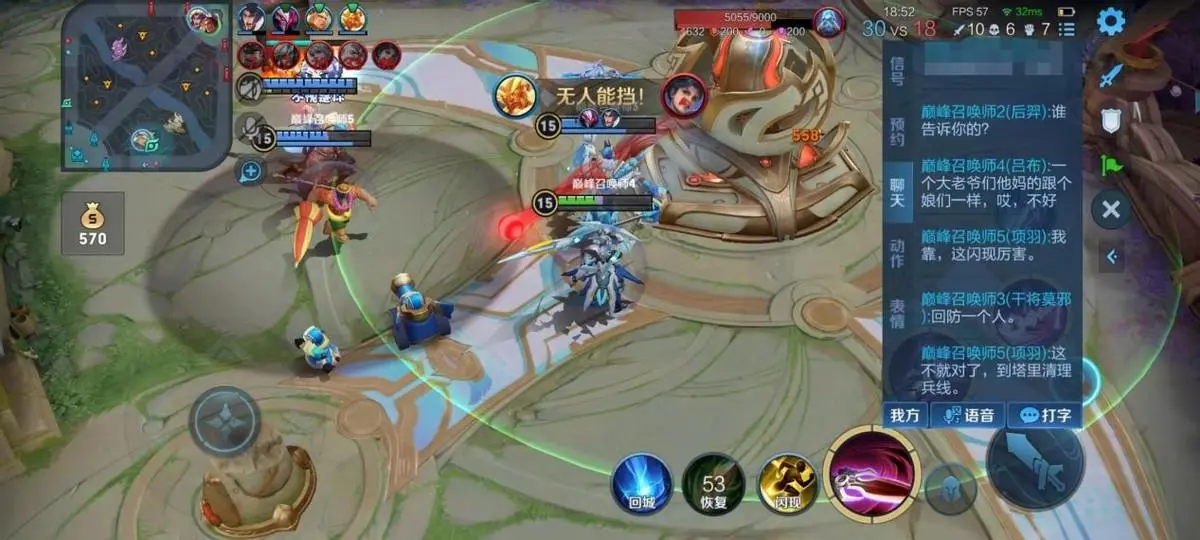Open the shop via the 570 gold button

pyautogui.click(x=92, y=224)
